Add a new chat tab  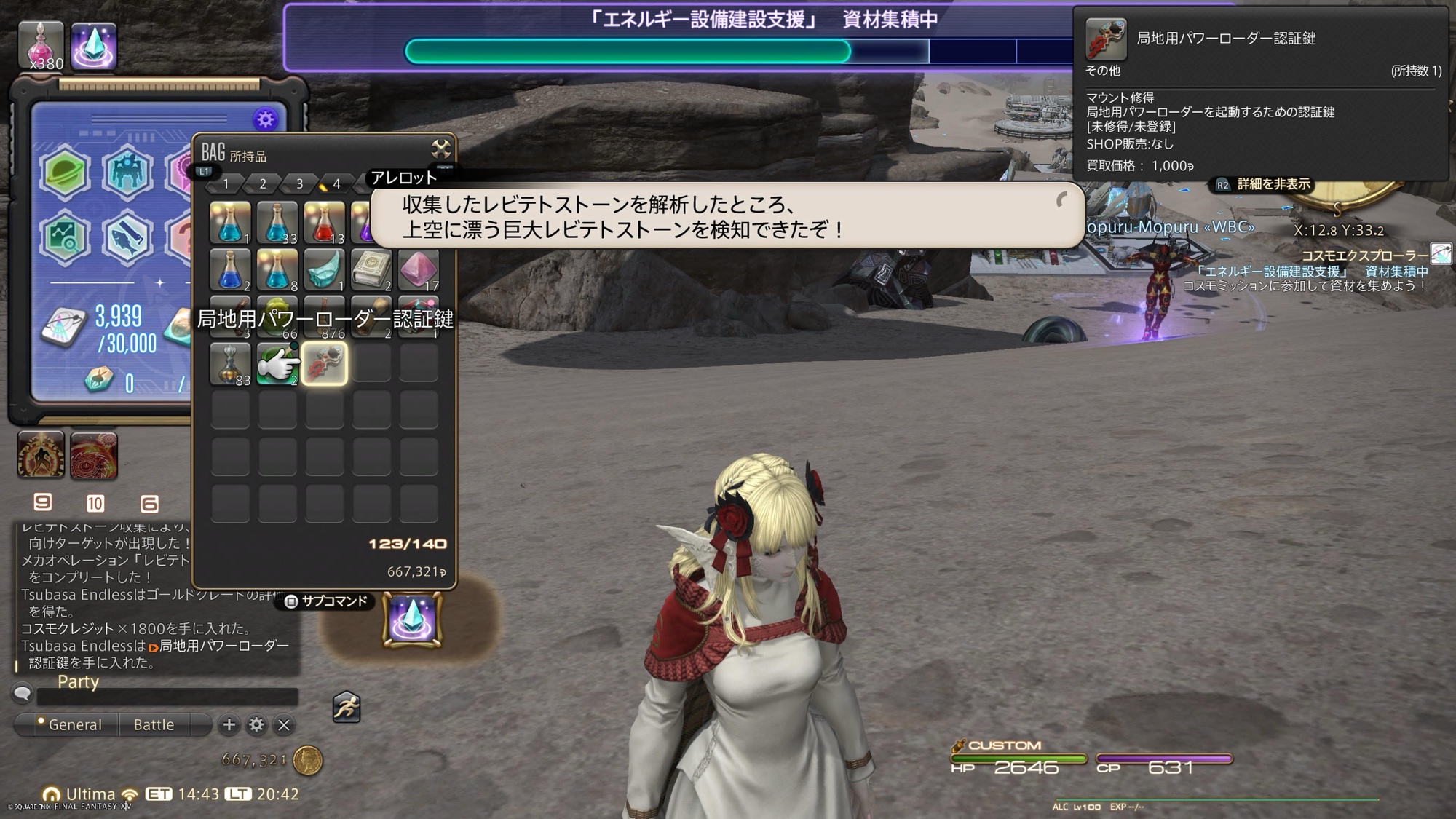click(x=229, y=724)
